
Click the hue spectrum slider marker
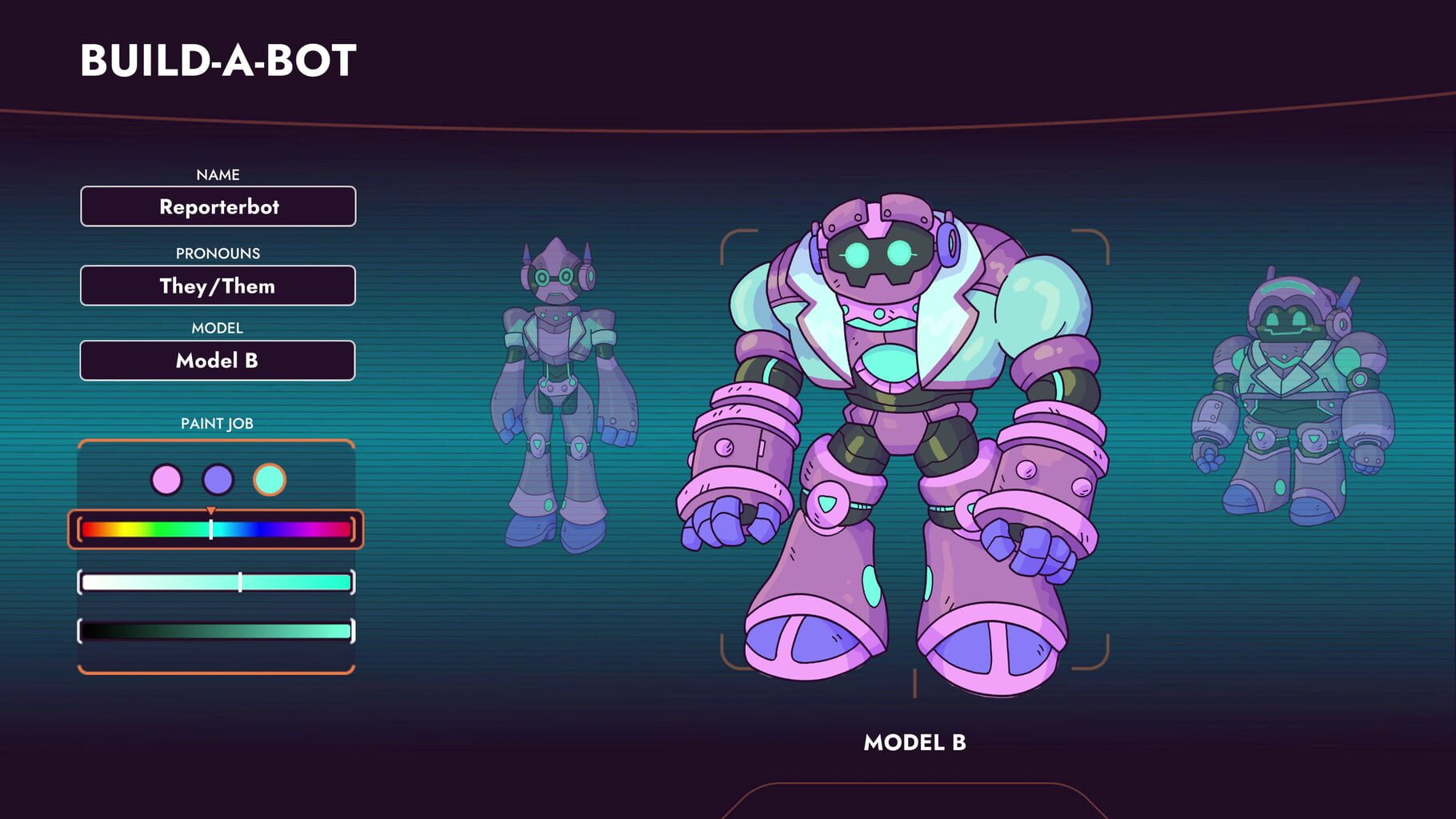[211, 528]
